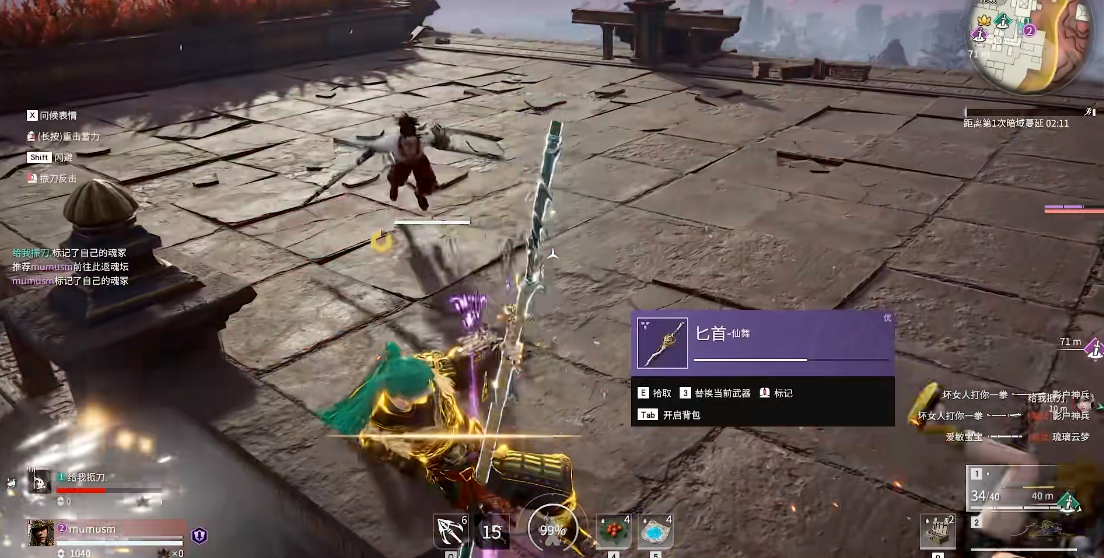Click the mumusm player portrait
Viewport: 1104px width, 558px height.
click(41, 532)
